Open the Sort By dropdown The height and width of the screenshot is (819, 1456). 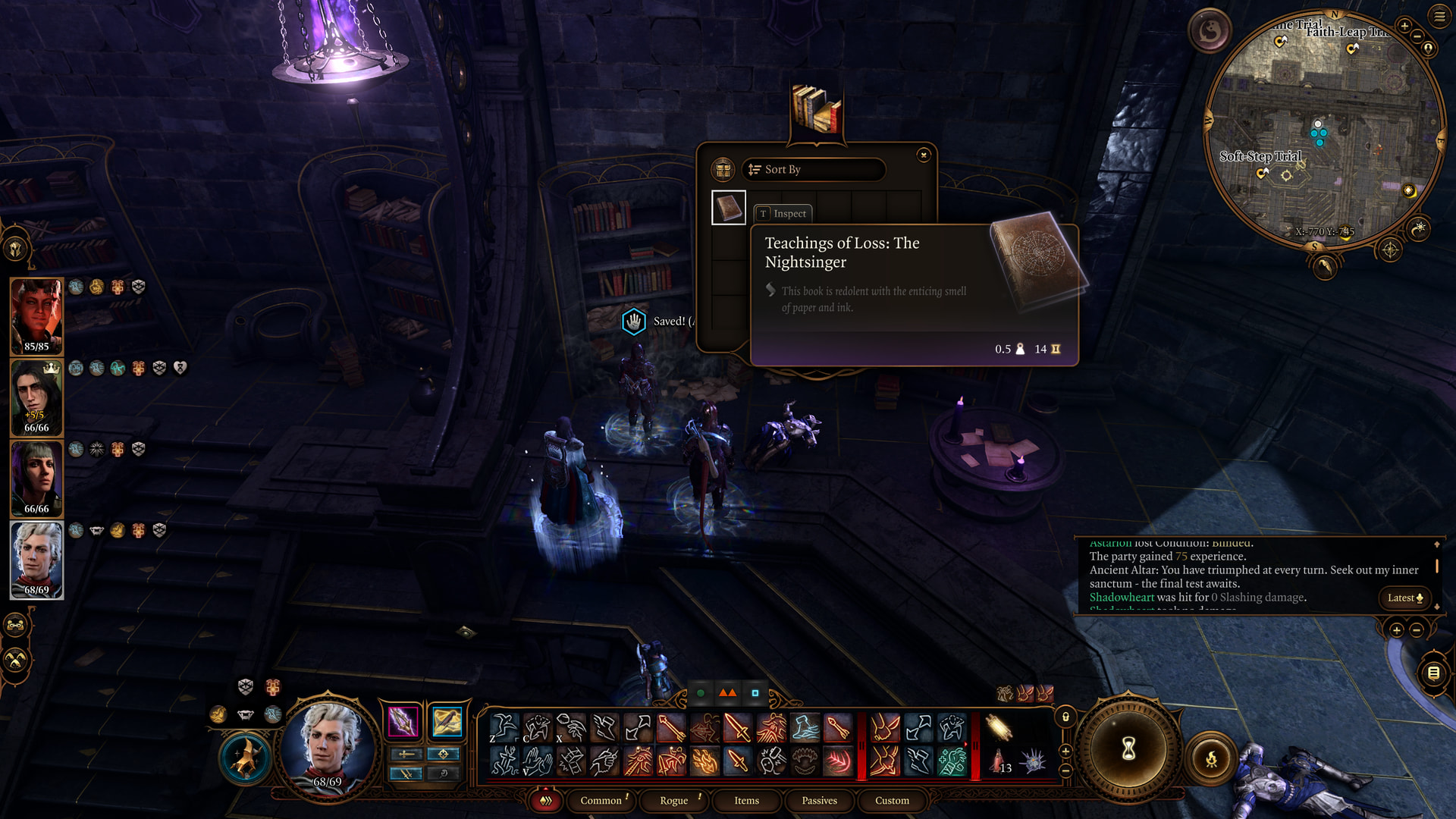pos(814,169)
